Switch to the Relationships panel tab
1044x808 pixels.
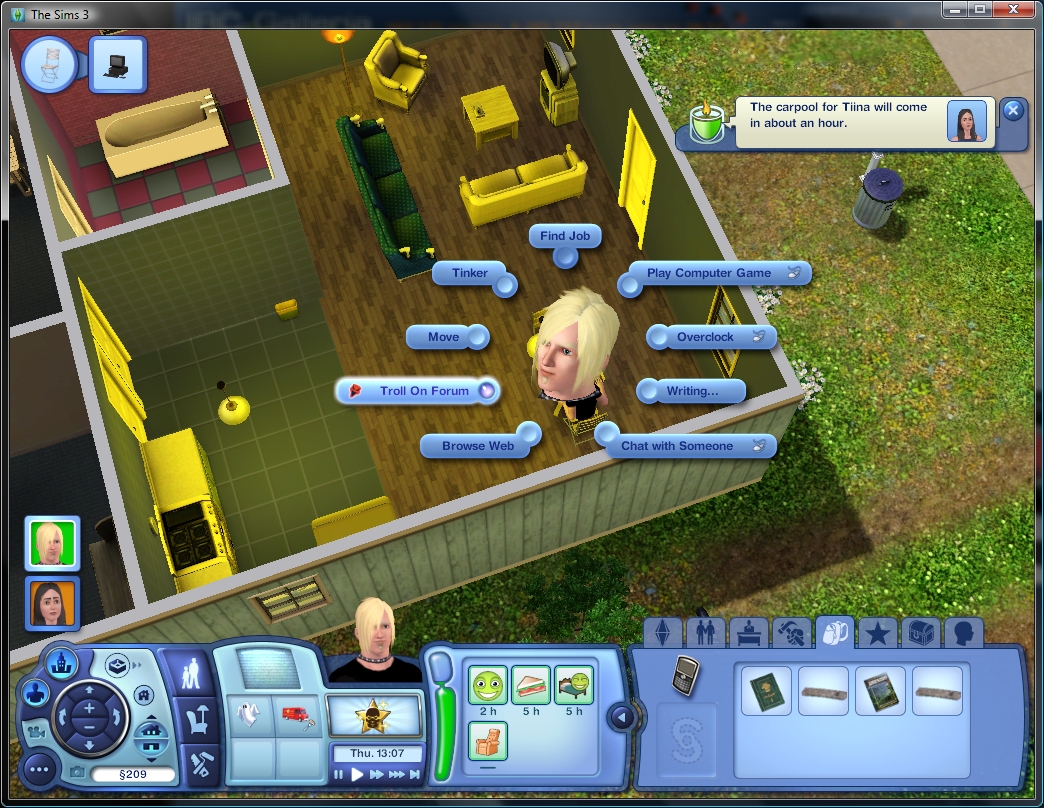tap(703, 633)
